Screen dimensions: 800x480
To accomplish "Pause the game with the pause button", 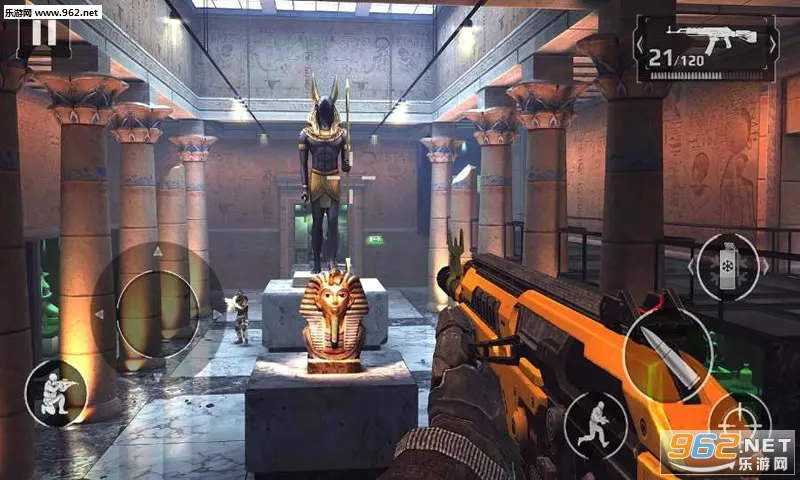I will [x=43, y=30].
